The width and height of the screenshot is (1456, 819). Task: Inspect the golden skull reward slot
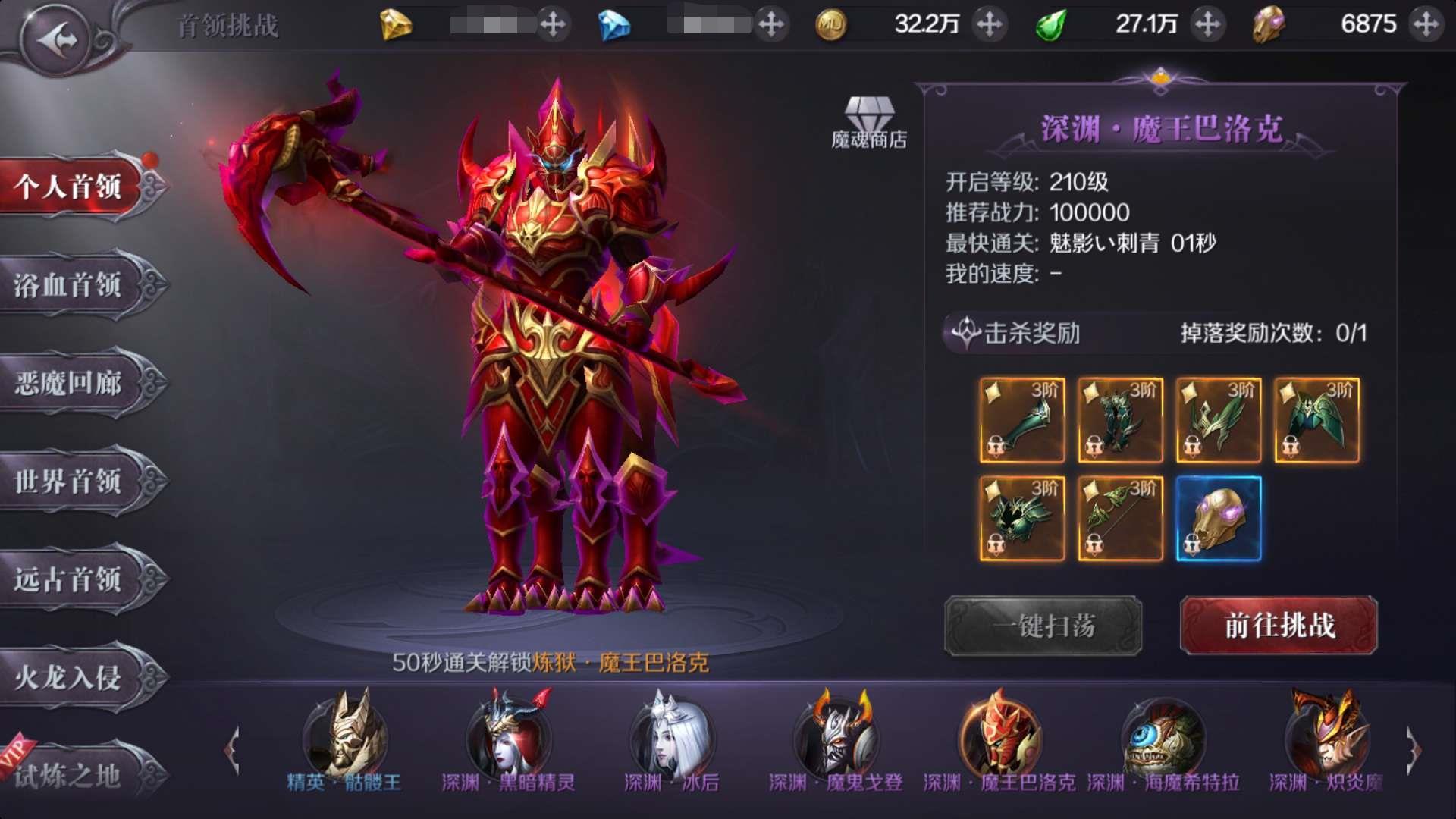(1219, 519)
